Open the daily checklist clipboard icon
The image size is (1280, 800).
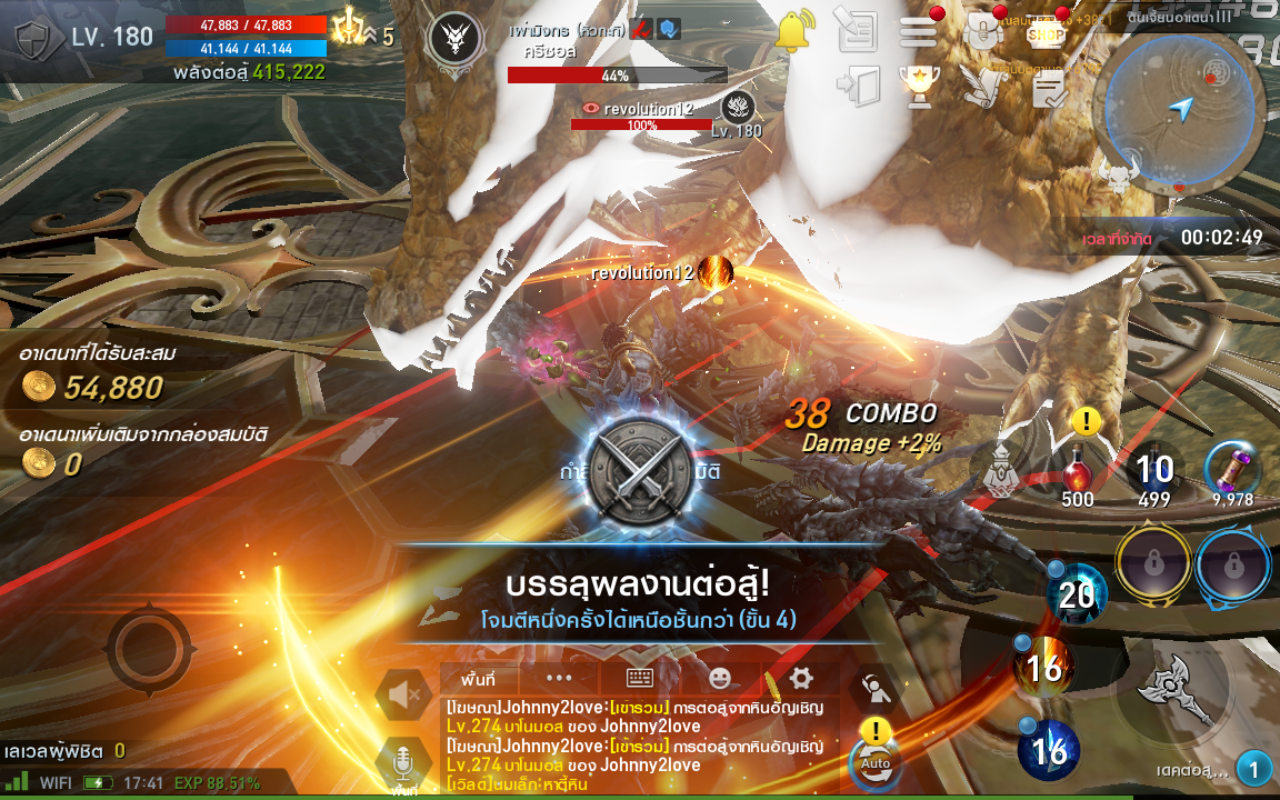1048,88
